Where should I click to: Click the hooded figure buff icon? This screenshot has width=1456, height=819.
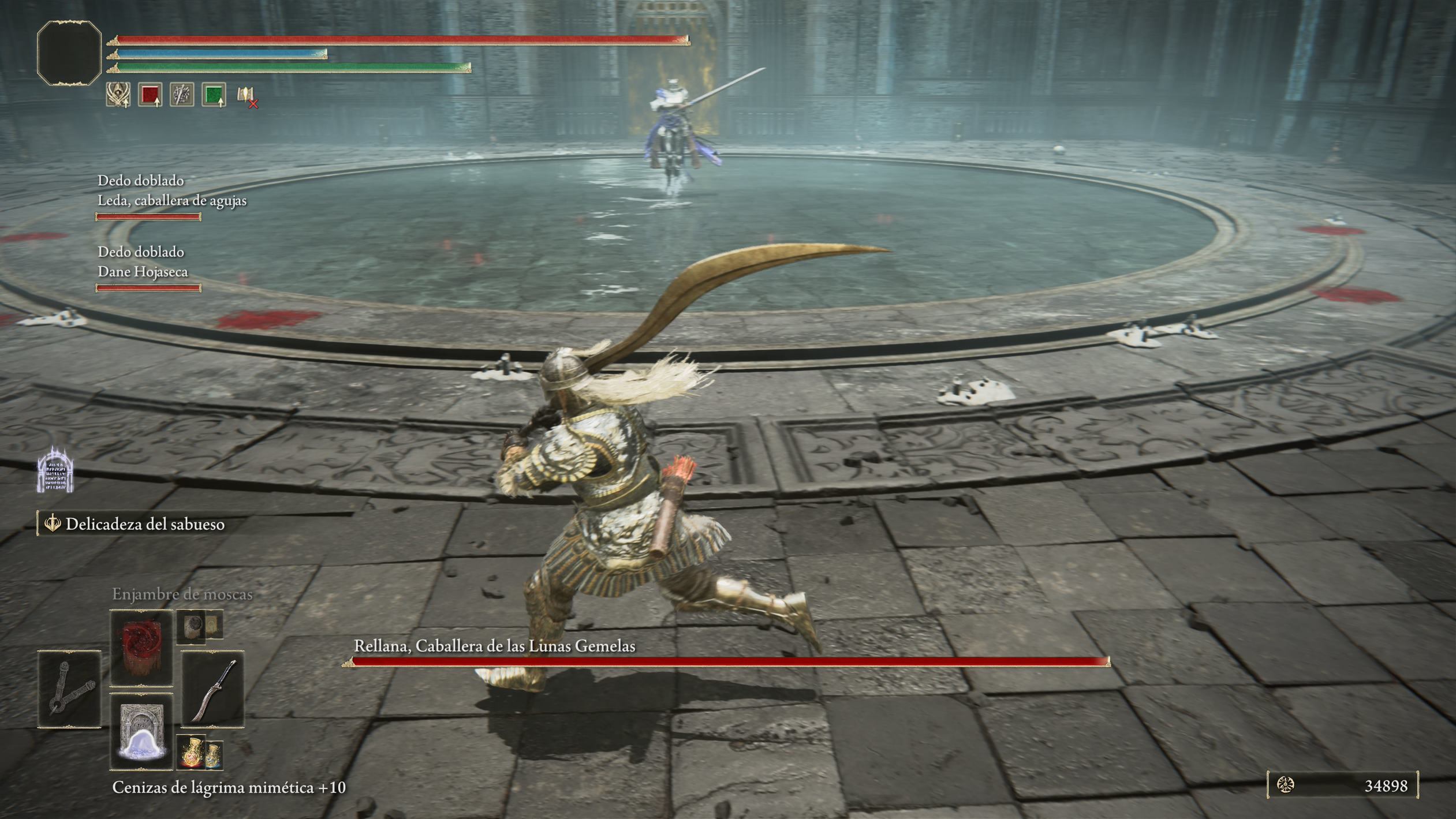[x=118, y=95]
